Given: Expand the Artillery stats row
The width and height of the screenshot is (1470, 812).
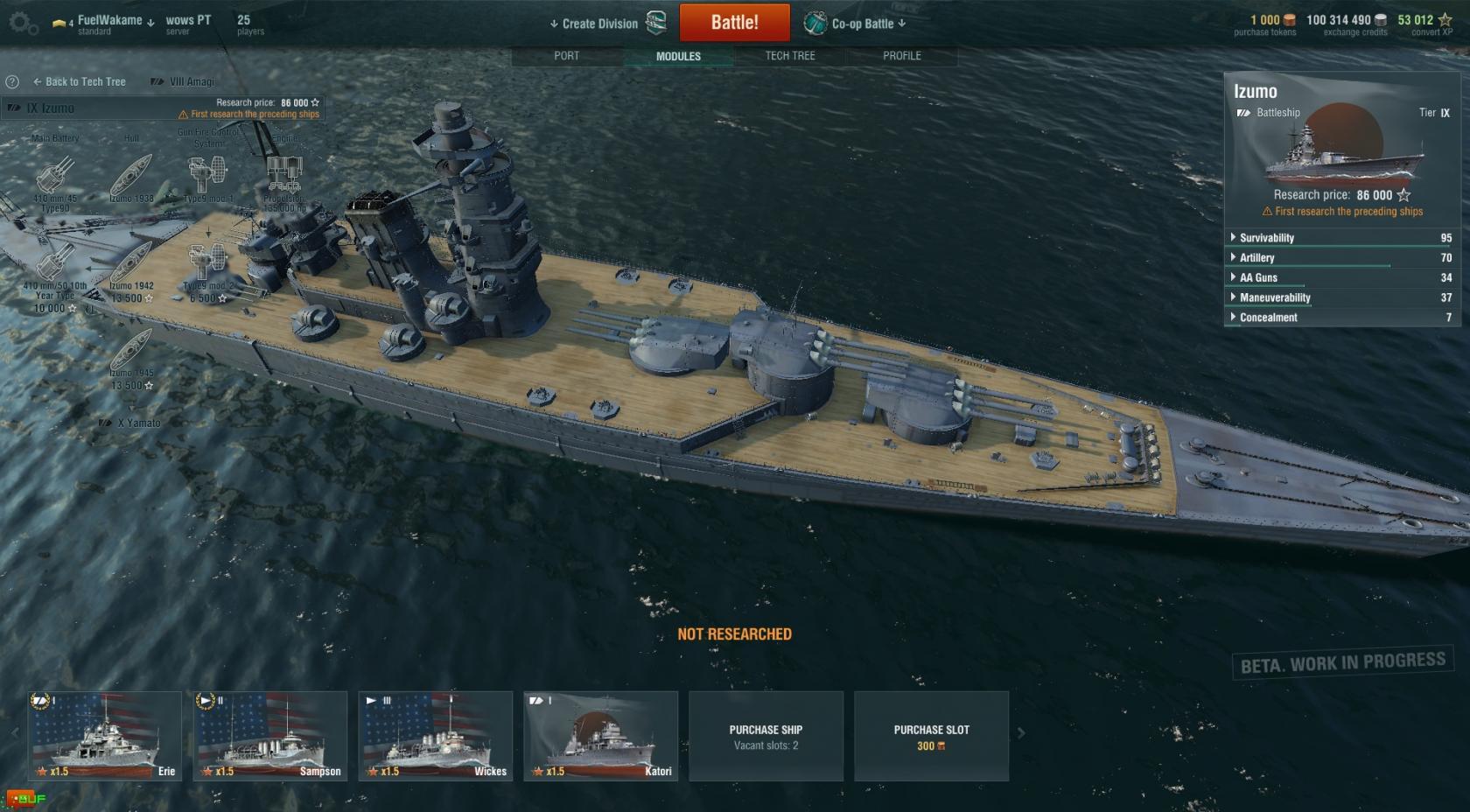Looking at the screenshot, I should [1256, 258].
